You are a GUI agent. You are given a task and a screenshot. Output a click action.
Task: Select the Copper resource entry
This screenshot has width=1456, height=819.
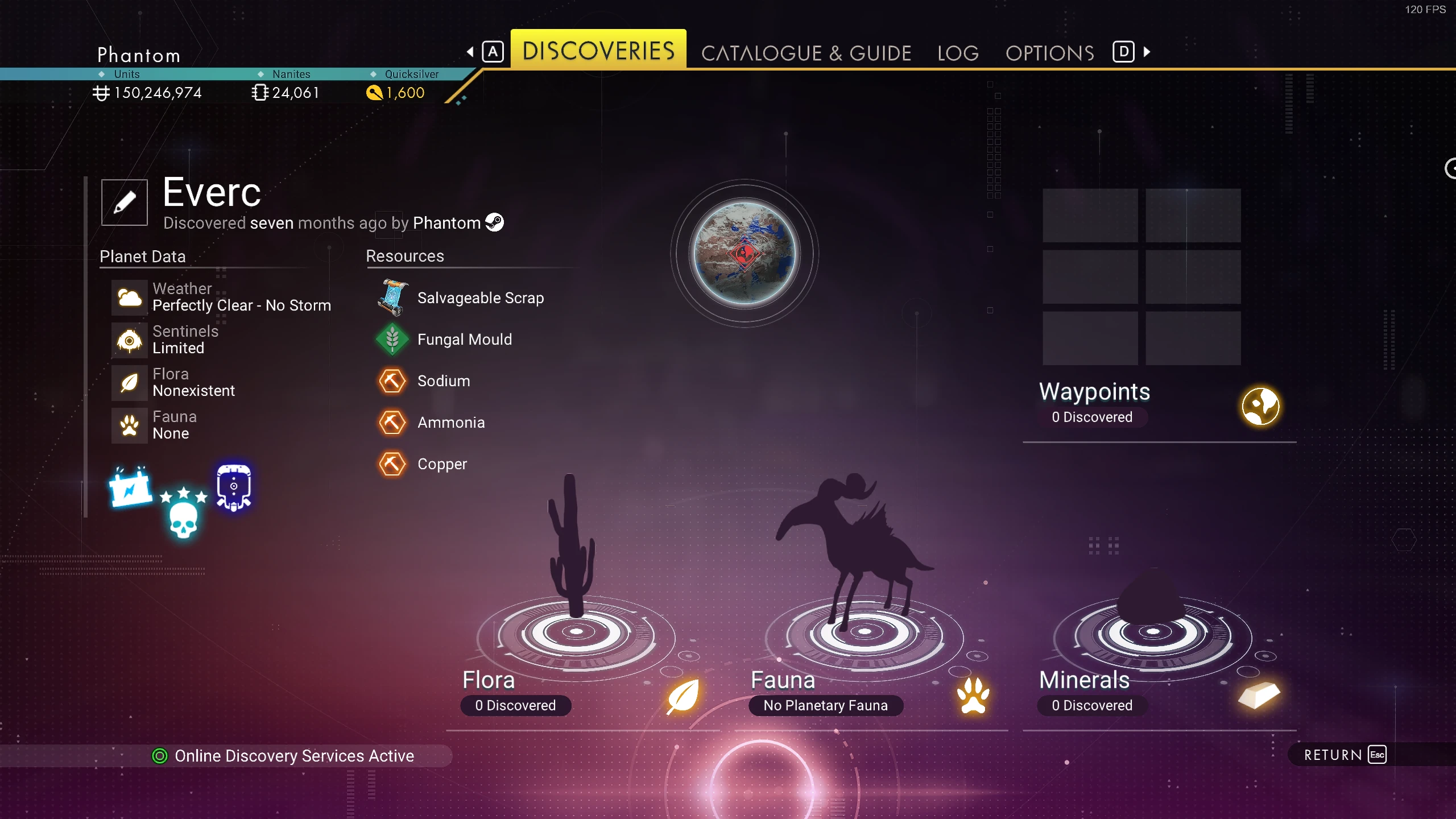click(442, 464)
